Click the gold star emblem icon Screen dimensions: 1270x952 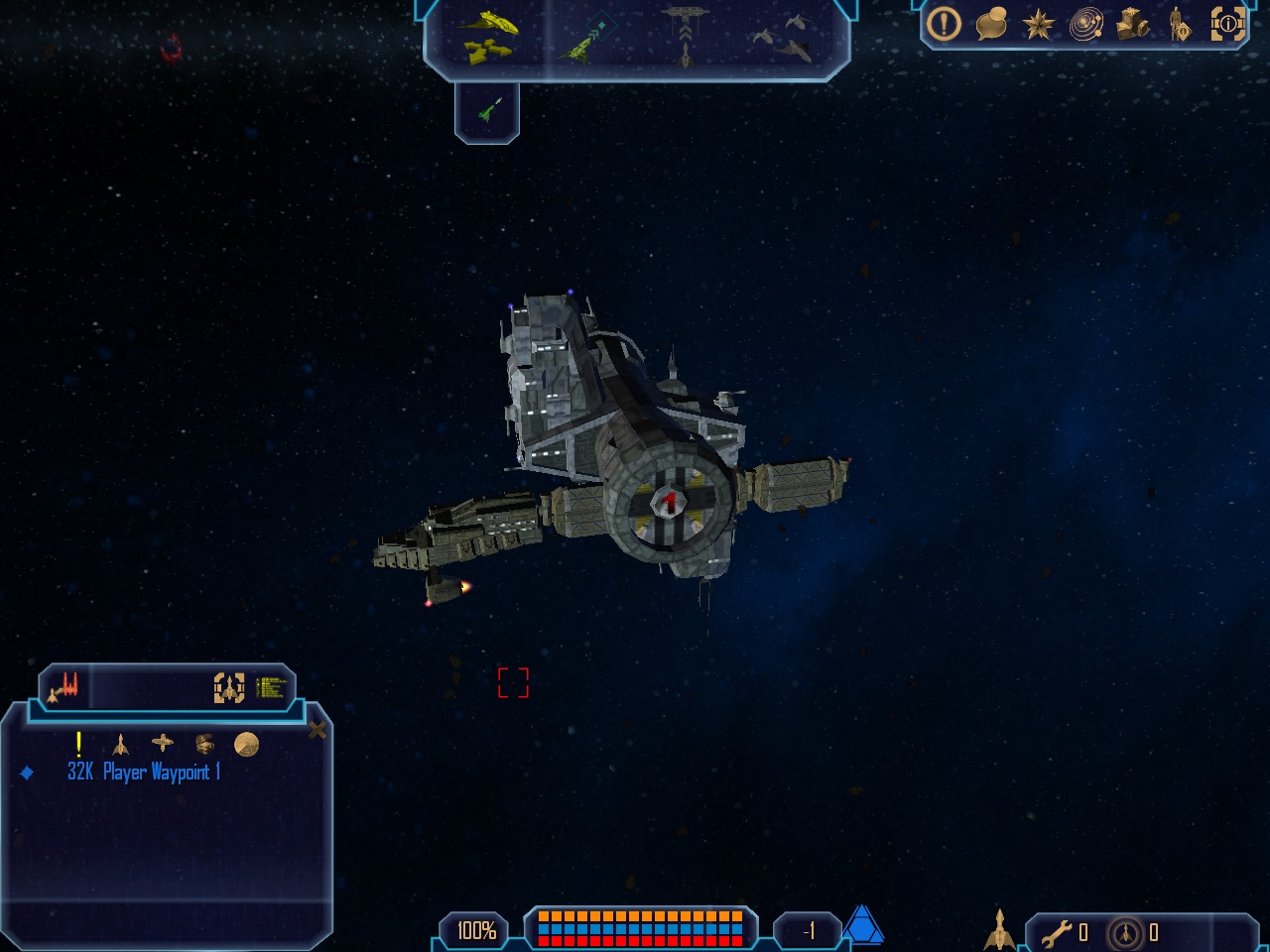(x=1038, y=24)
